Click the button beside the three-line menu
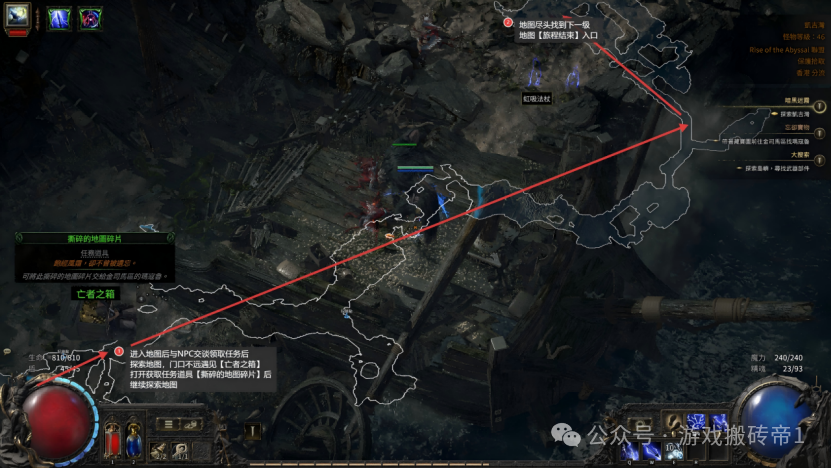 pos(192,424)
